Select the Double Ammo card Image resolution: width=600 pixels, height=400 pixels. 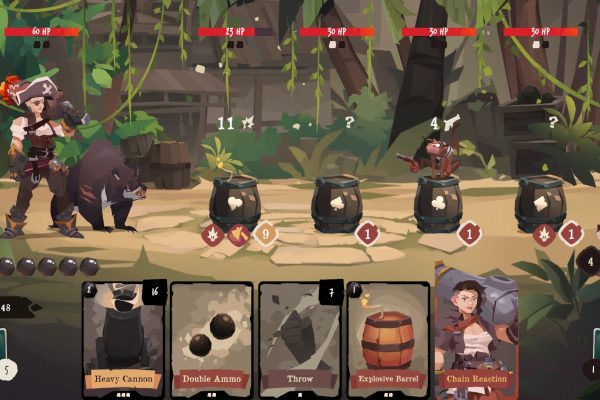[x=211, y=335]
